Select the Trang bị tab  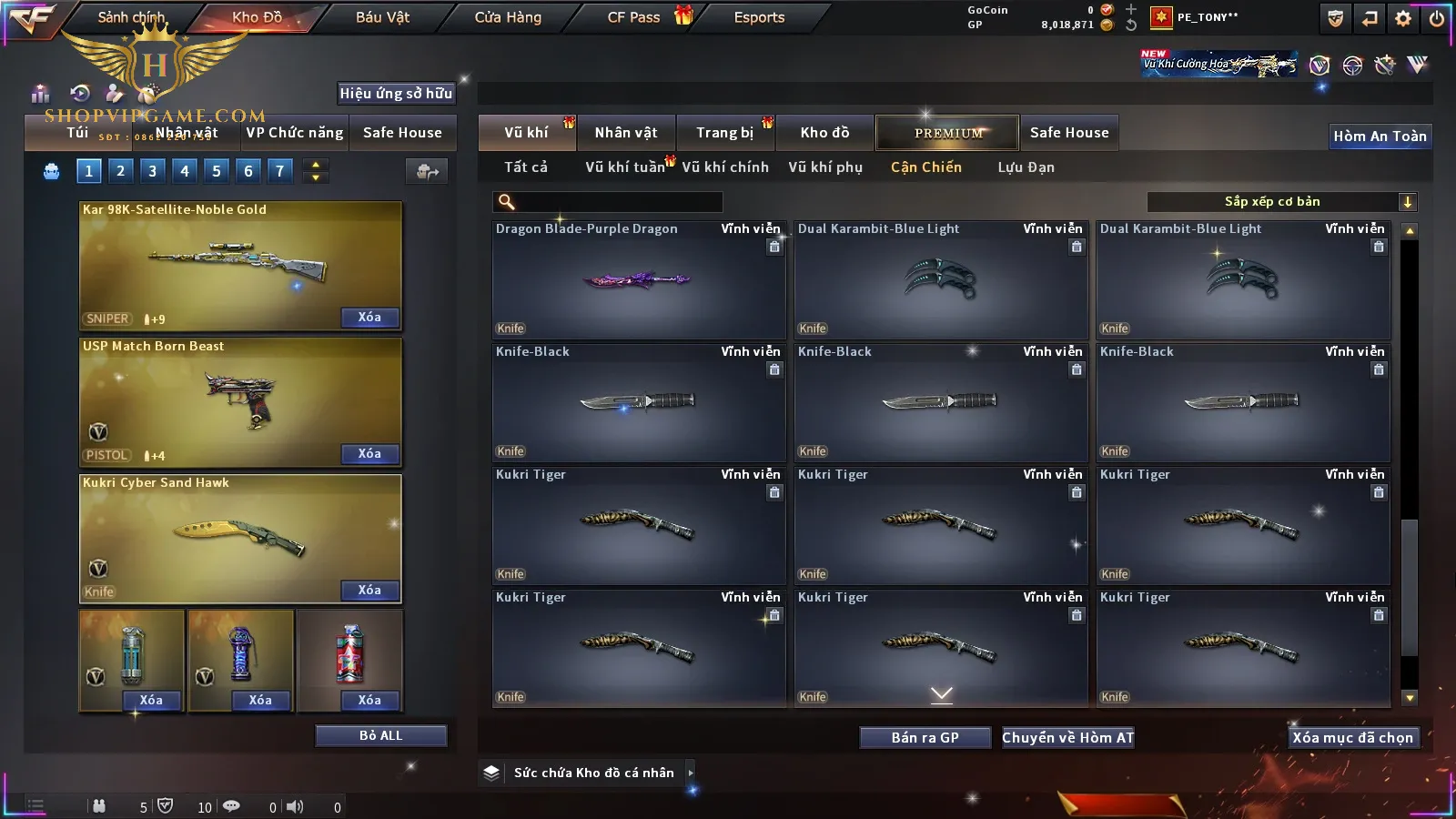point(725,133)
